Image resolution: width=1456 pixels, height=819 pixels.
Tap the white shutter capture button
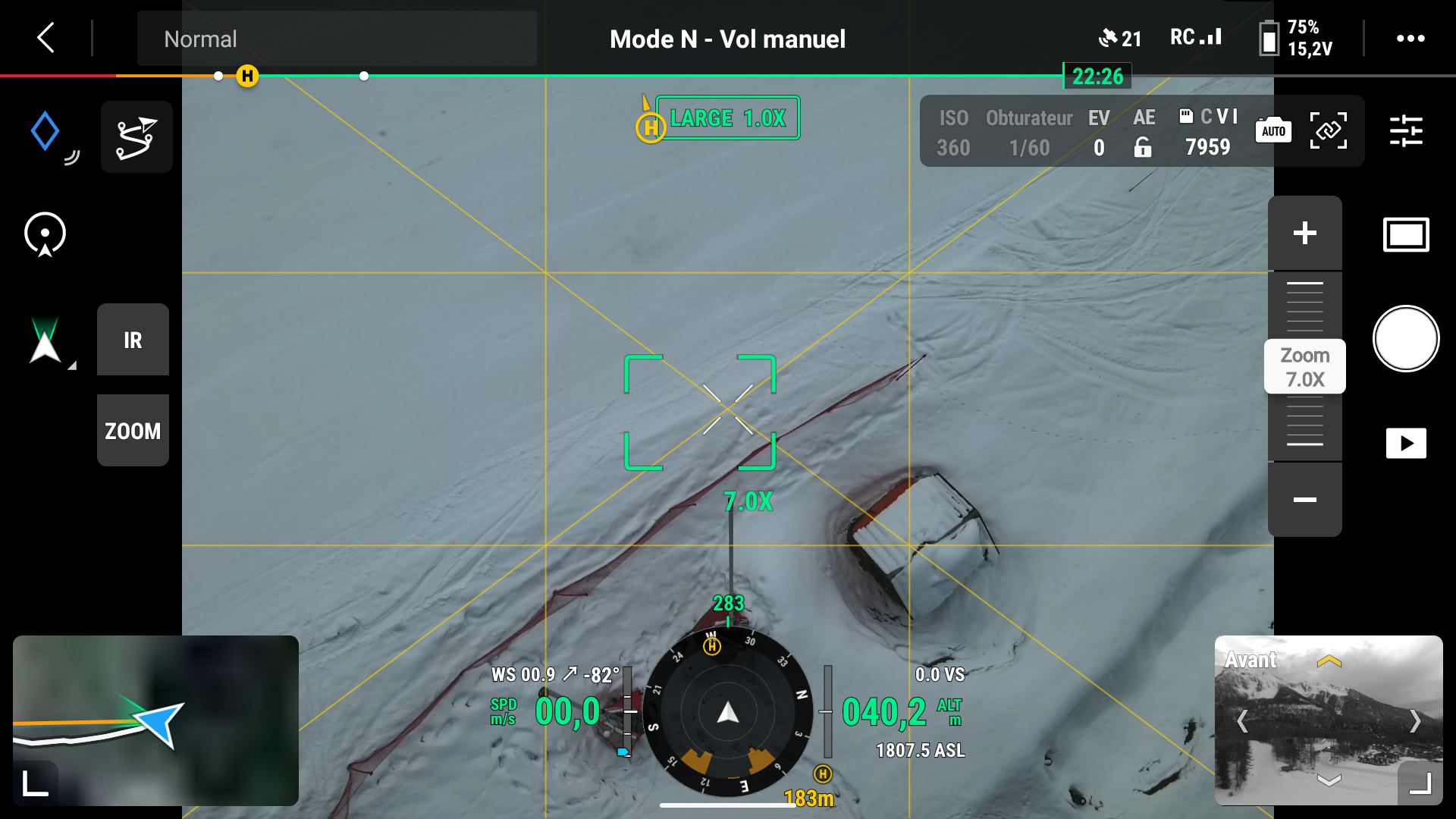click(x=1405, y=339)
